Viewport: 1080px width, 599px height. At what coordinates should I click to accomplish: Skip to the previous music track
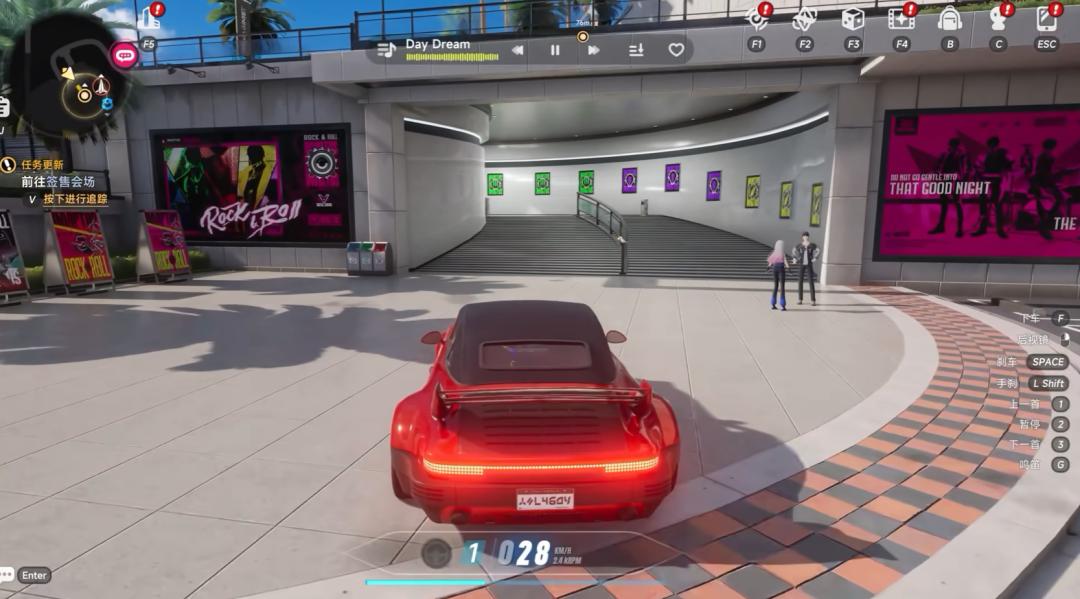pos(517,50)
